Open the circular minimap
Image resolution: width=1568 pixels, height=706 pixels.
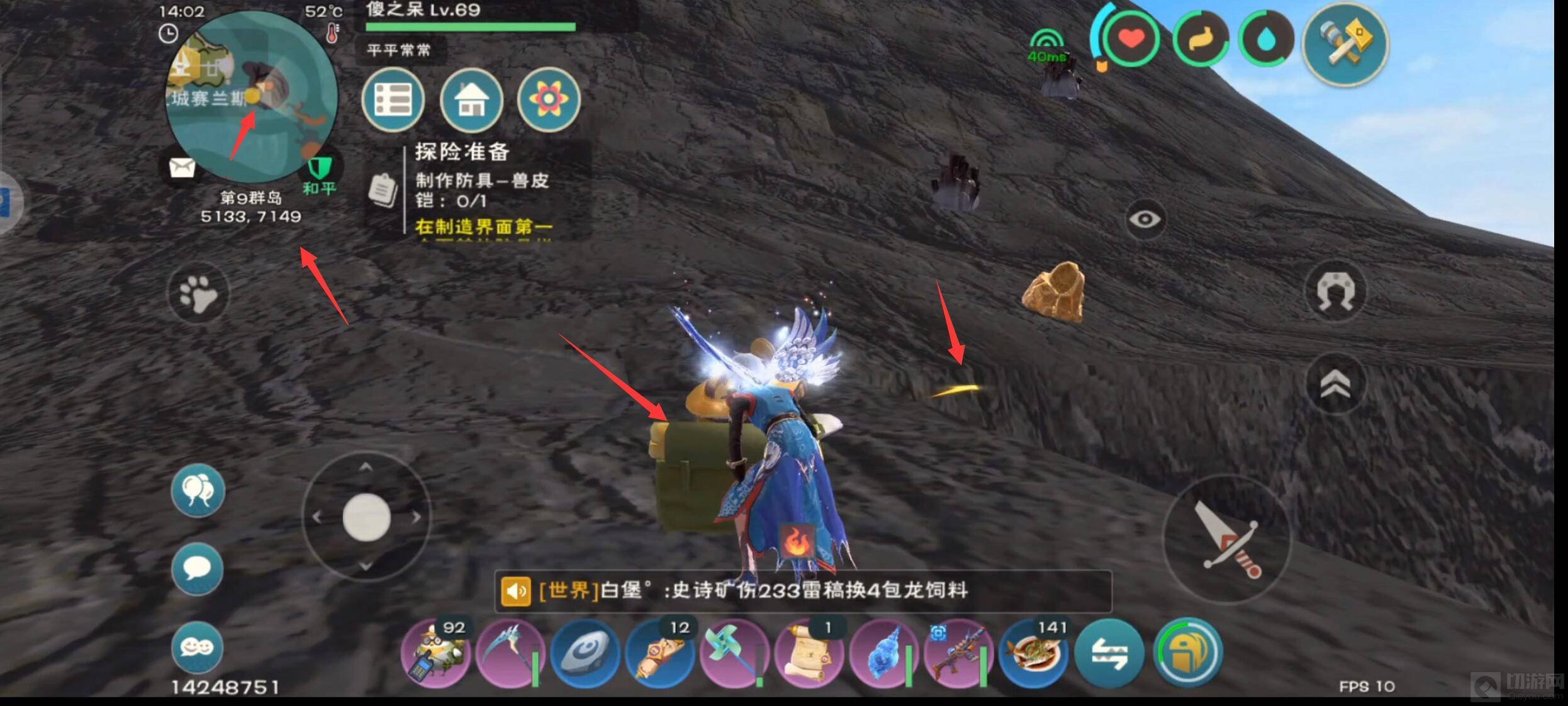[252, 98]
